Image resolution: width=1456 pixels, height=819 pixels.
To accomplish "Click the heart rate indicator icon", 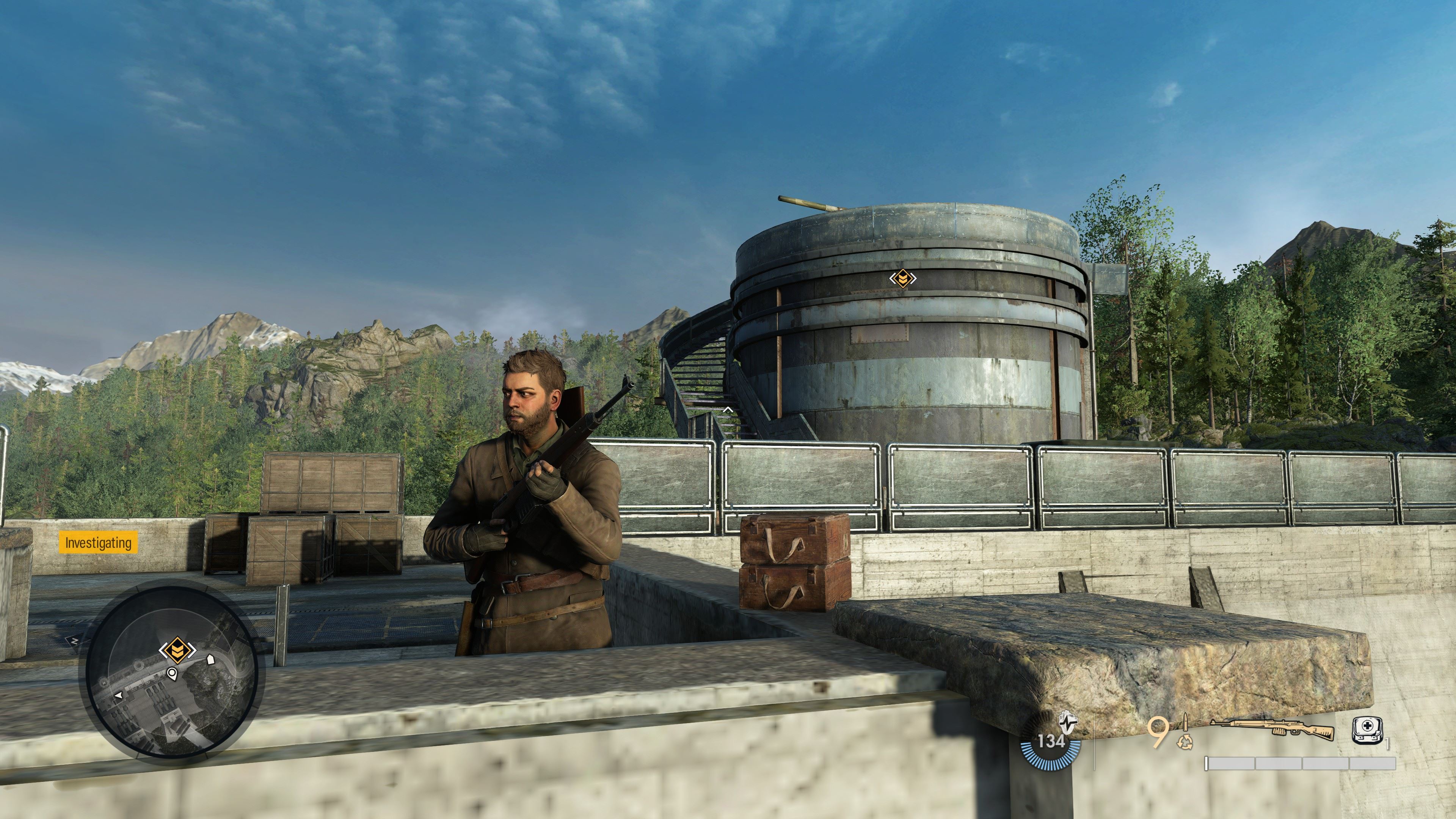I will pos(1068,721).
